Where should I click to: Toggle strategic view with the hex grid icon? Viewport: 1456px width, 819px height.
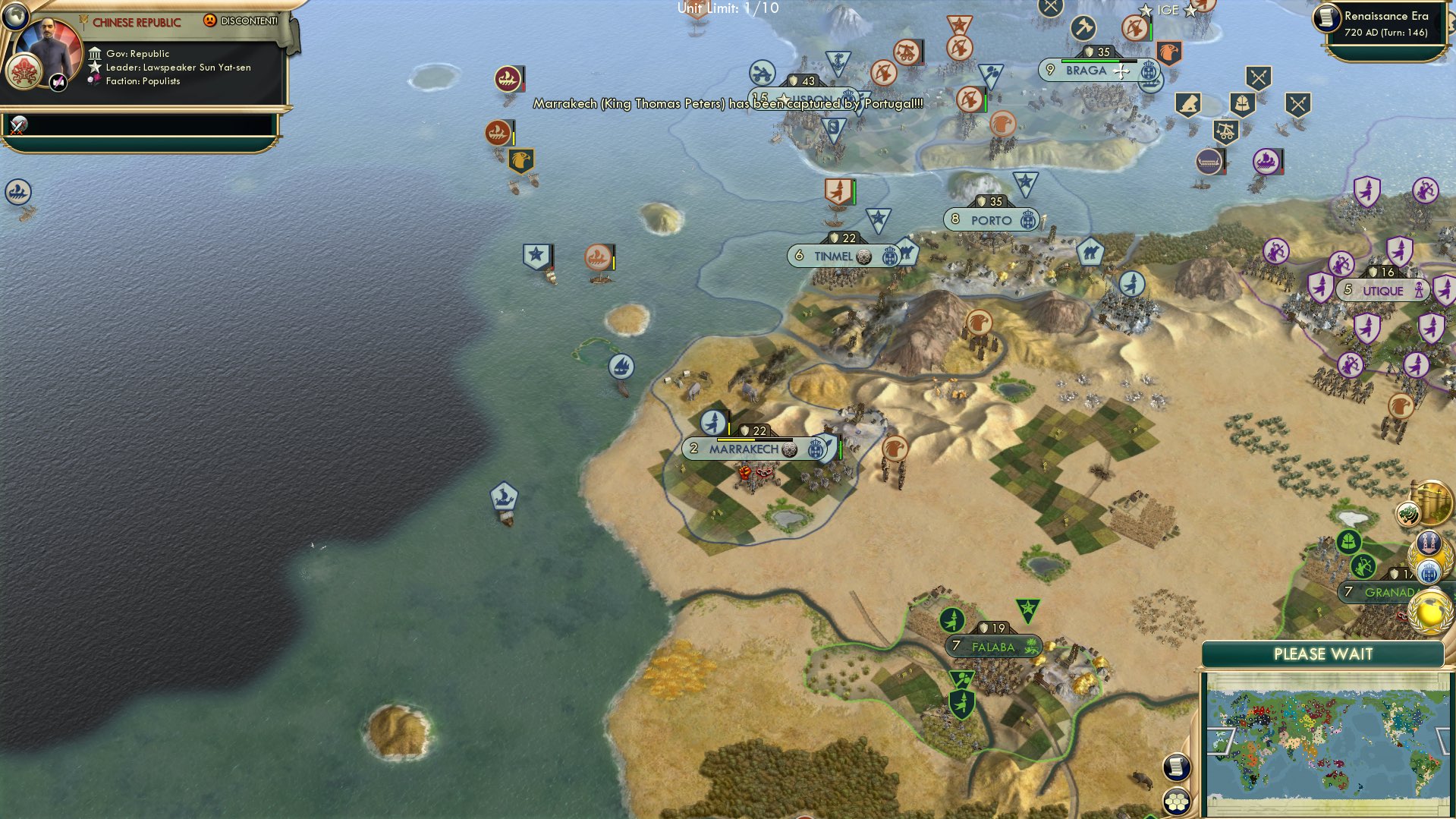coord(1176,802)
